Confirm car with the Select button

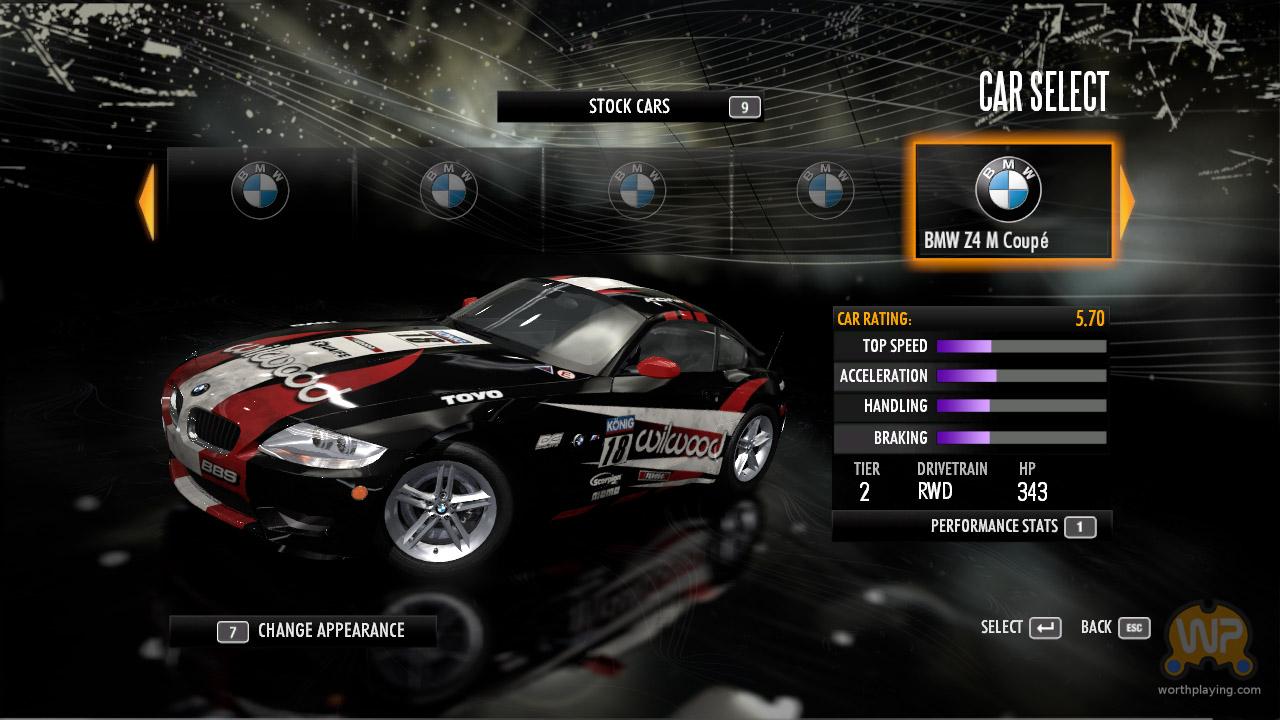(x=1020, y=627)
